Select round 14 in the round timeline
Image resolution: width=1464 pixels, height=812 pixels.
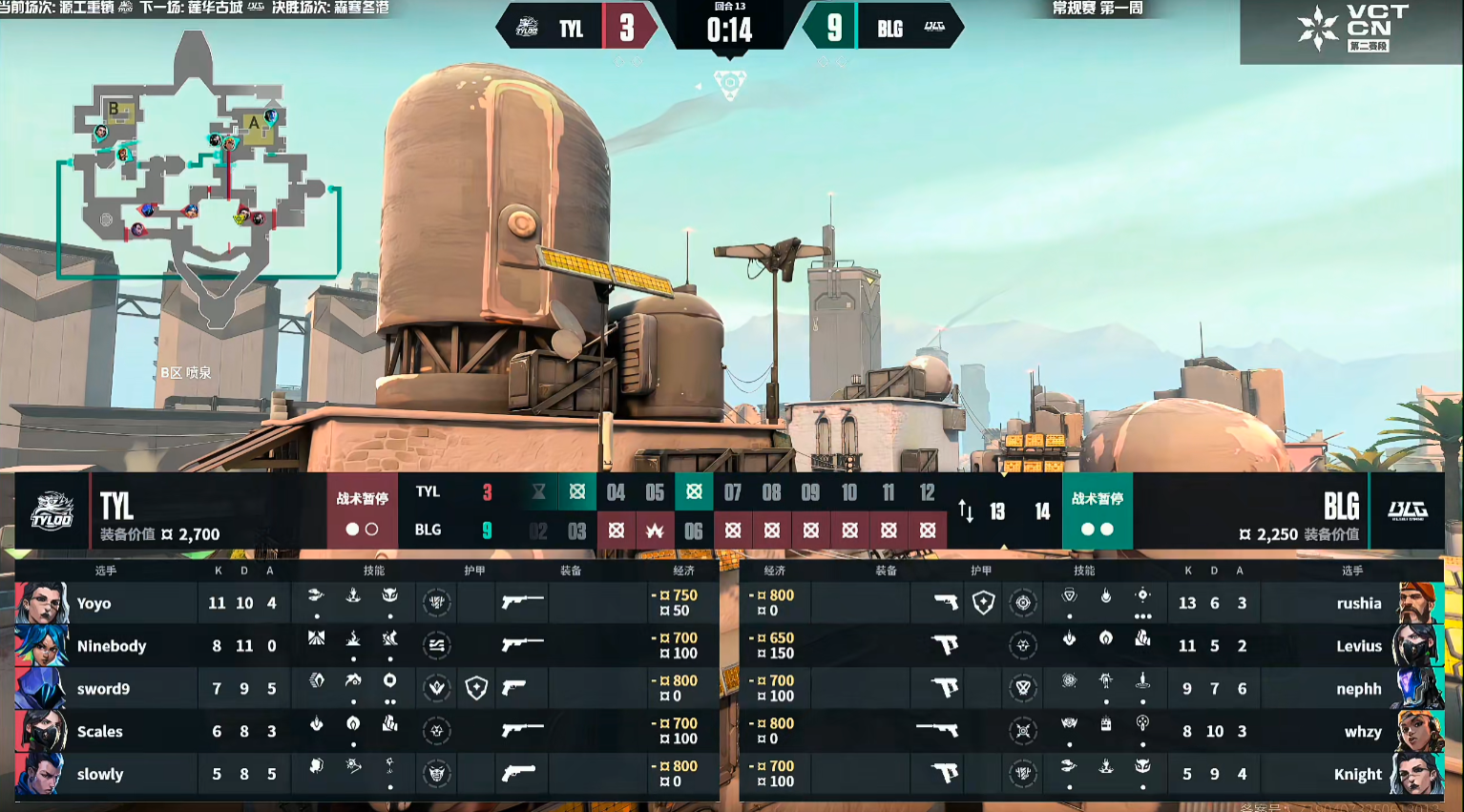1042,512
